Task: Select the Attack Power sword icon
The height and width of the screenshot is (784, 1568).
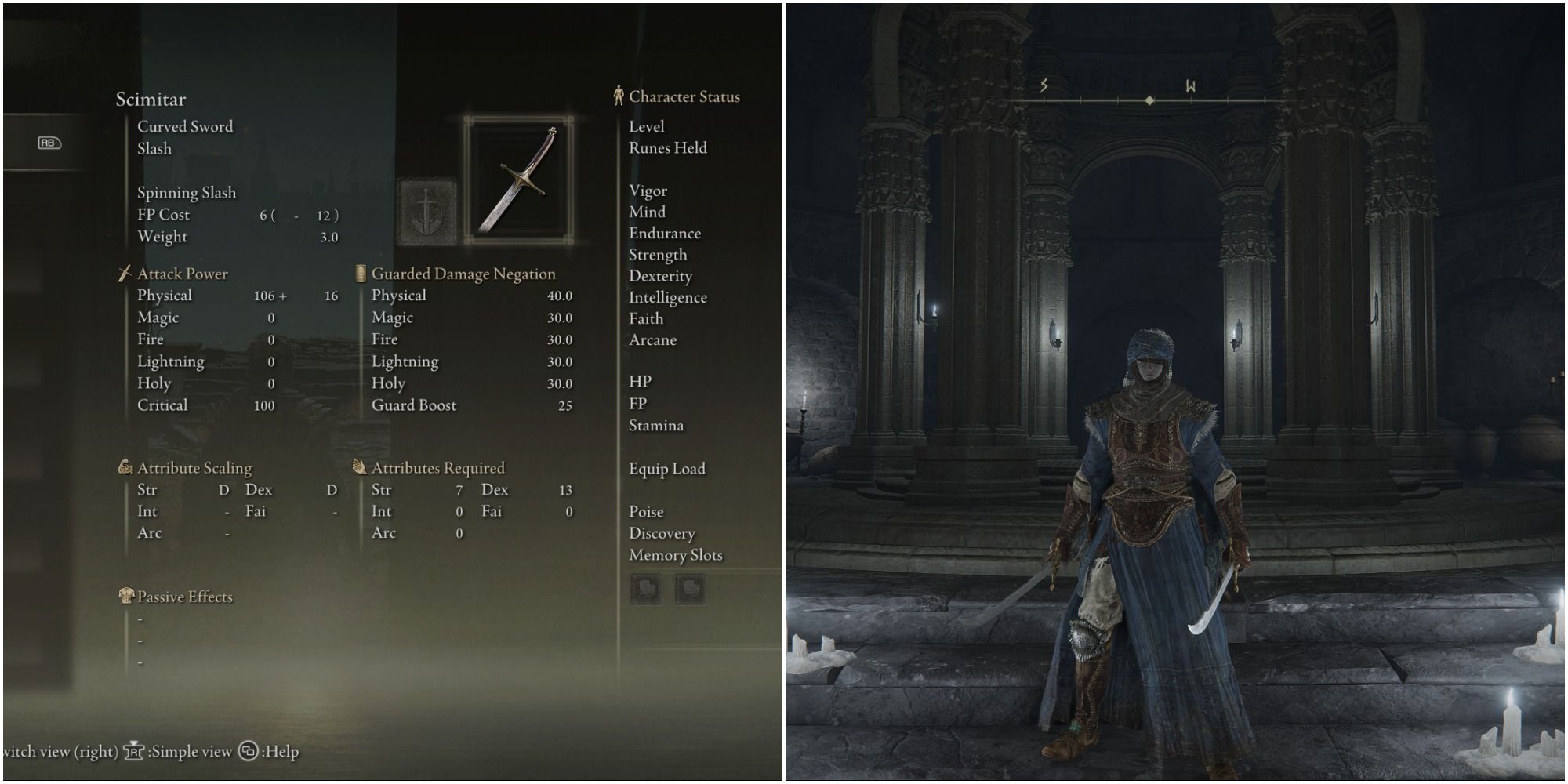Action: click(x=124, y=274)
